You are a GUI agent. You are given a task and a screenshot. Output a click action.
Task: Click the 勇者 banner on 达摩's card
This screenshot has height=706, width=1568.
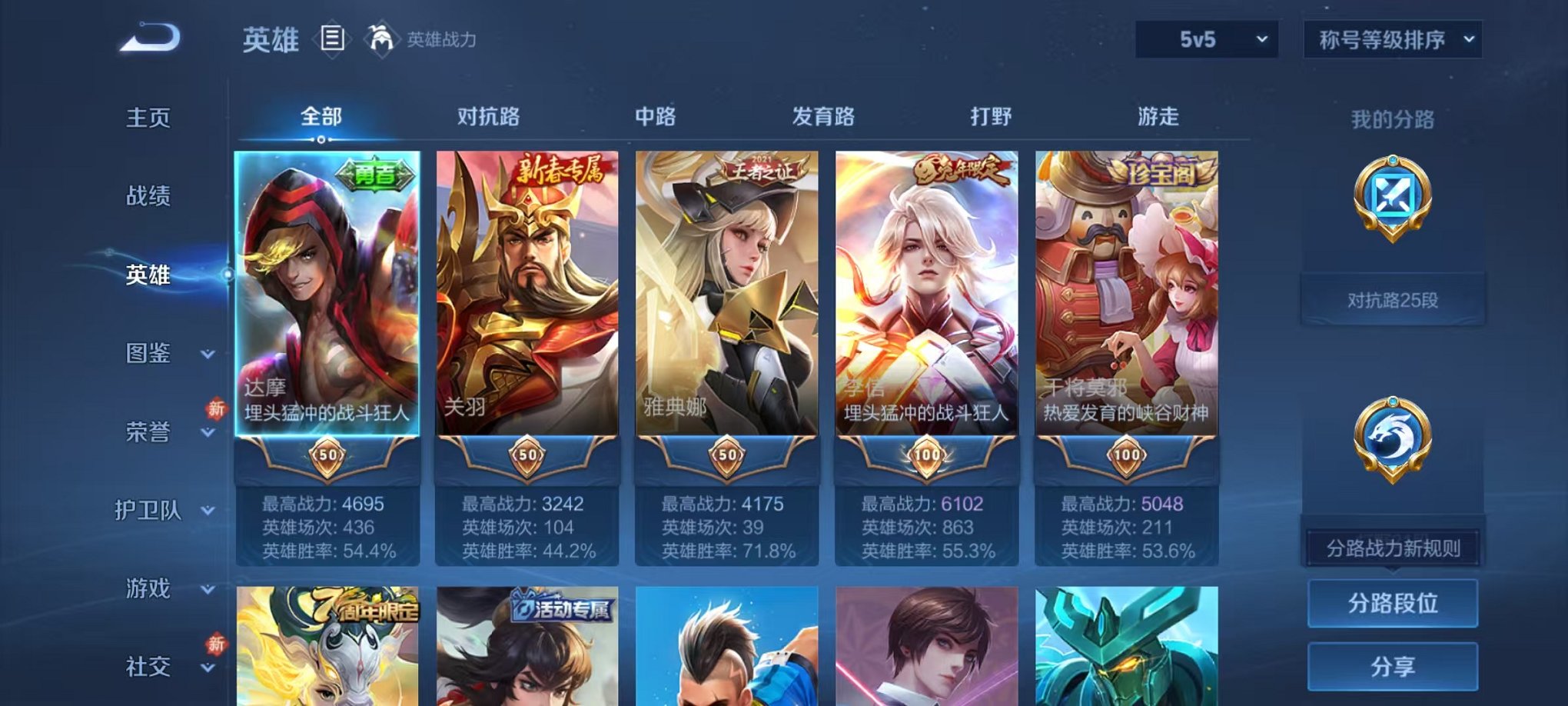374,173
